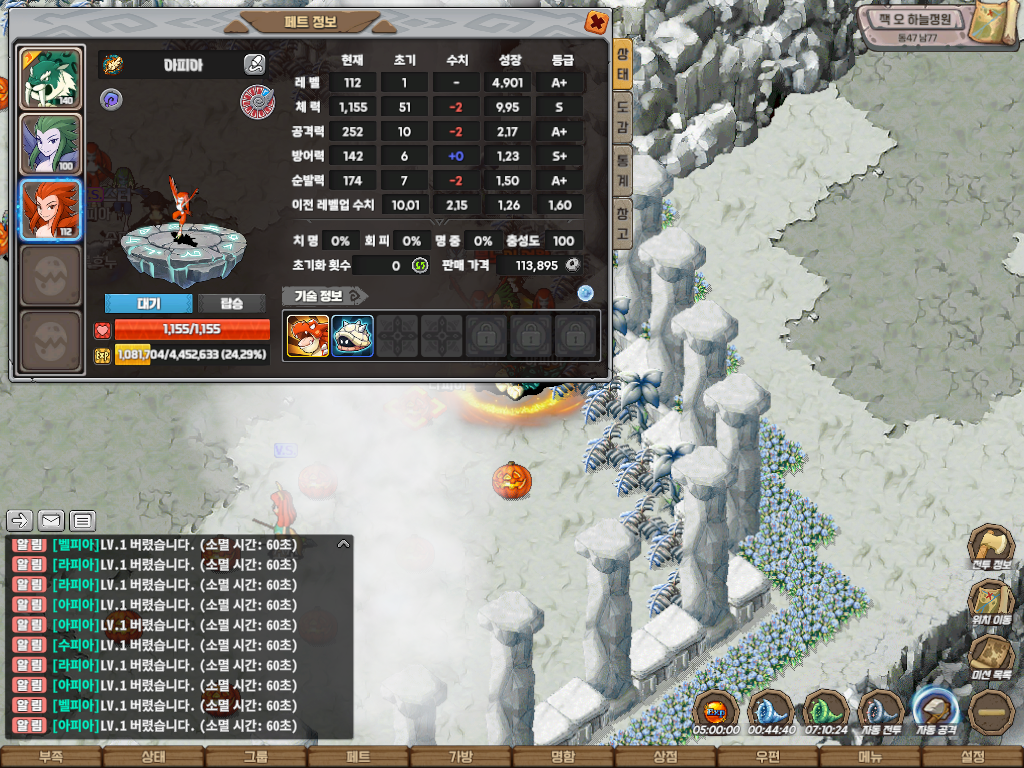Open the 위치 이동 map icon

click(990, 603)
